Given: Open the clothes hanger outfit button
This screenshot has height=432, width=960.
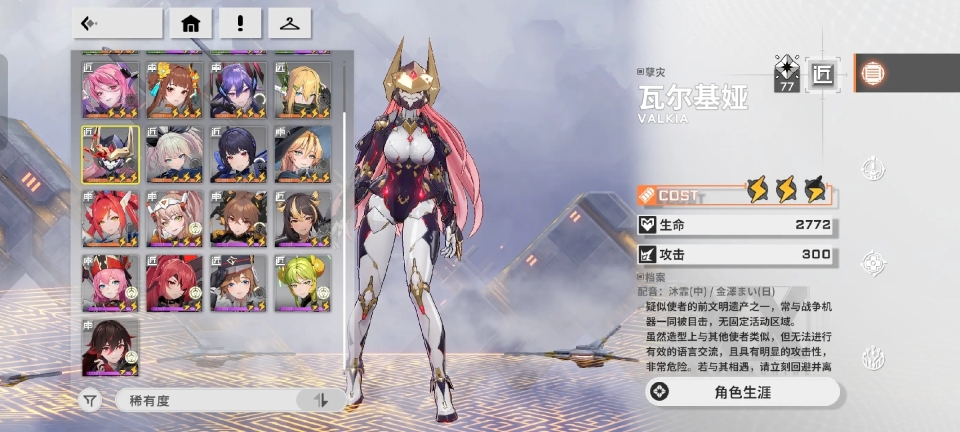Looking at the screenshot, I should [x=290, y=23].
